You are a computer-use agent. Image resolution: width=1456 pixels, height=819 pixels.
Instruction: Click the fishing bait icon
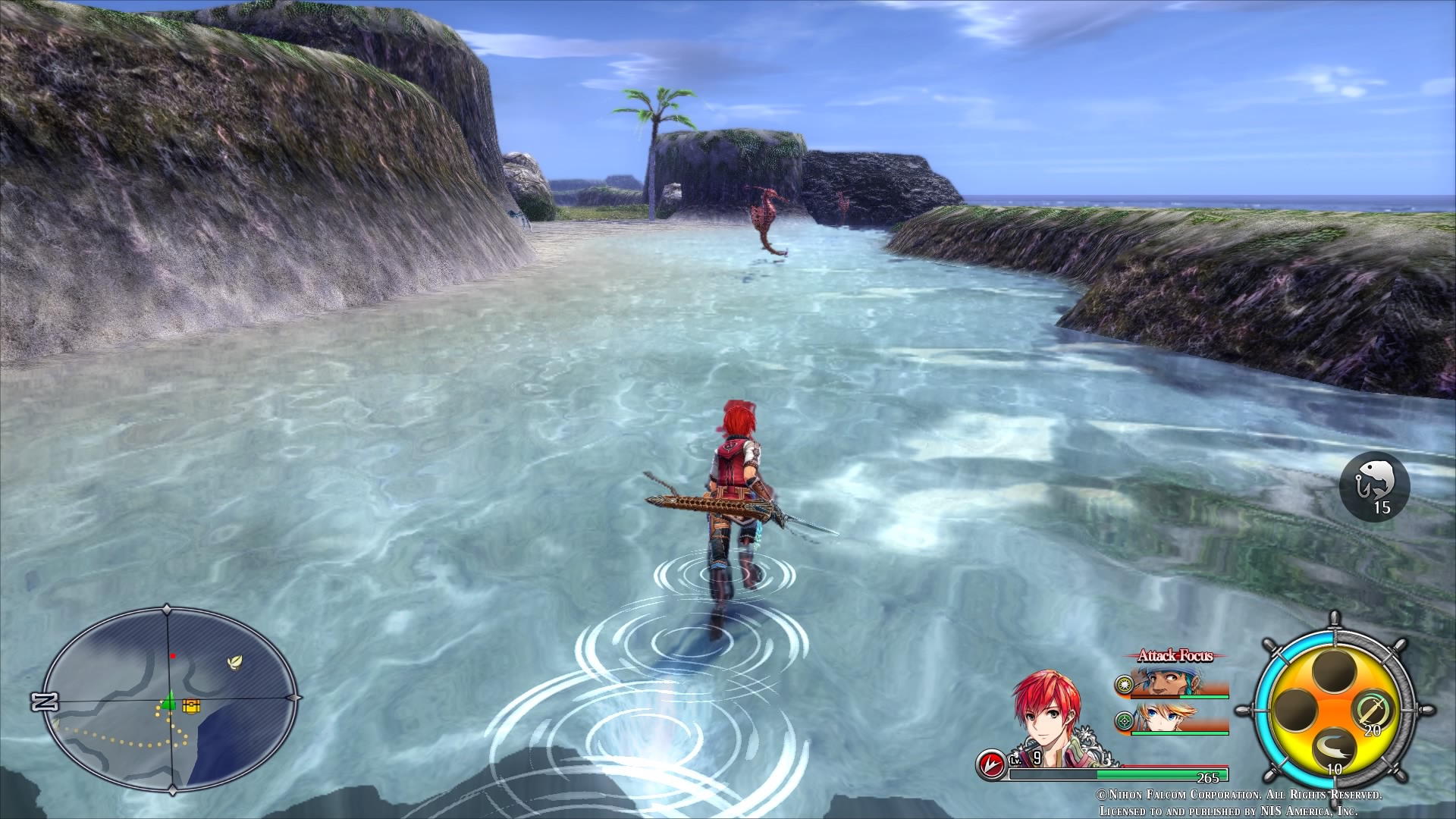(x=1374, y=486)
